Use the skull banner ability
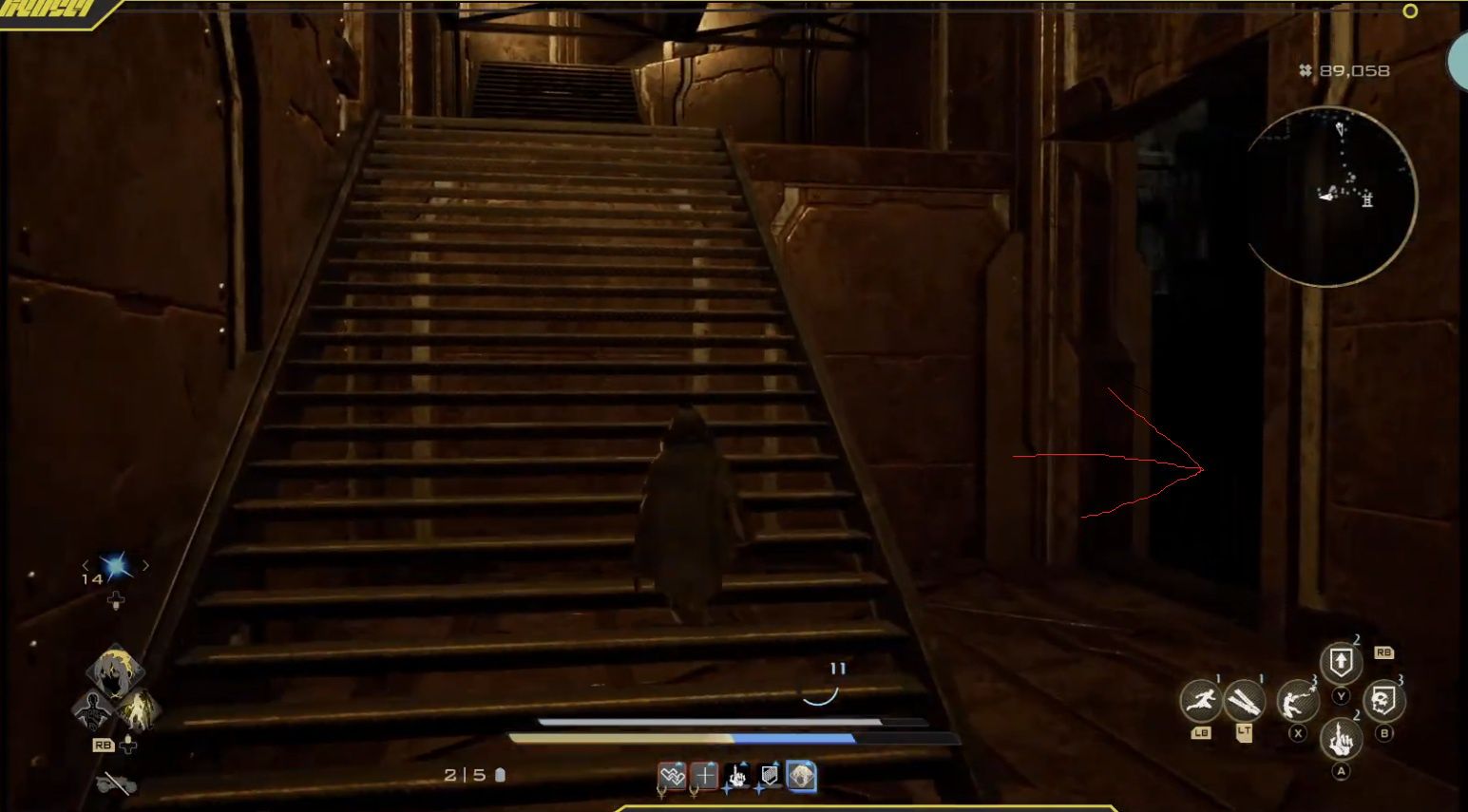1468x812 pixels. coord(1383,702)
